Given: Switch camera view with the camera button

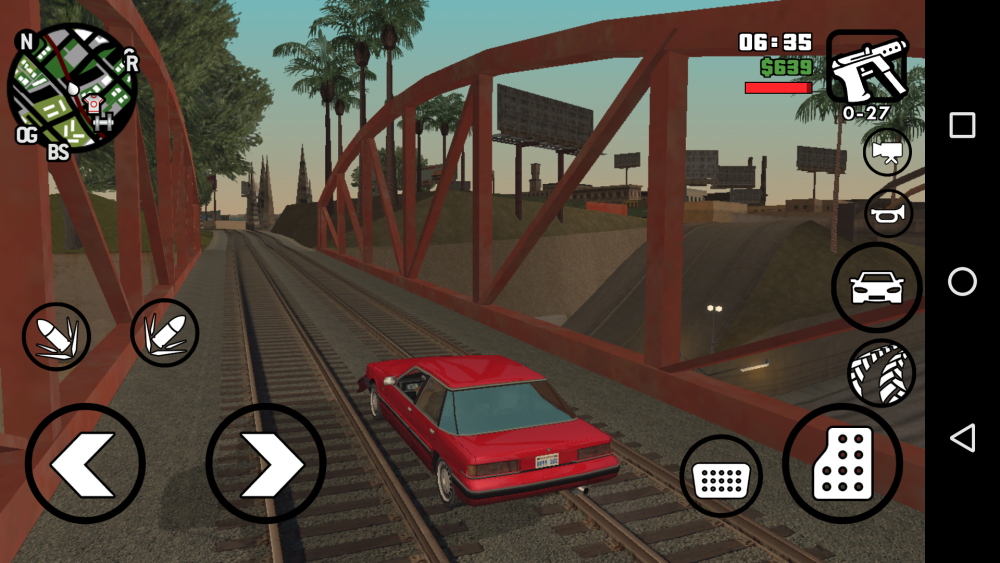Looking at the screenshot, I should point(887,152).
